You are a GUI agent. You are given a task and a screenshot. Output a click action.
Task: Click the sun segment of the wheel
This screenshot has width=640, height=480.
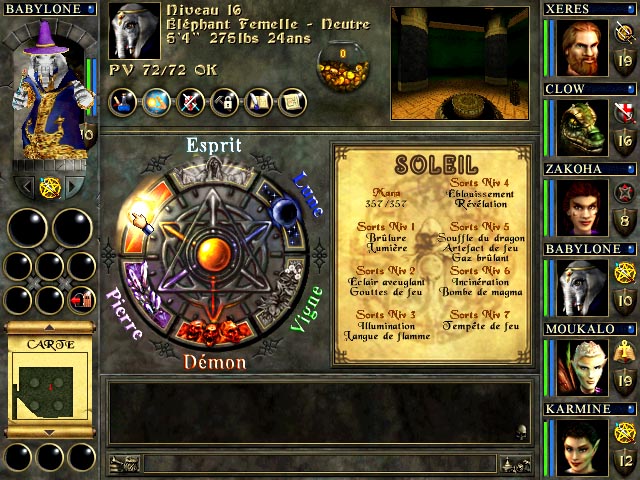146,212
